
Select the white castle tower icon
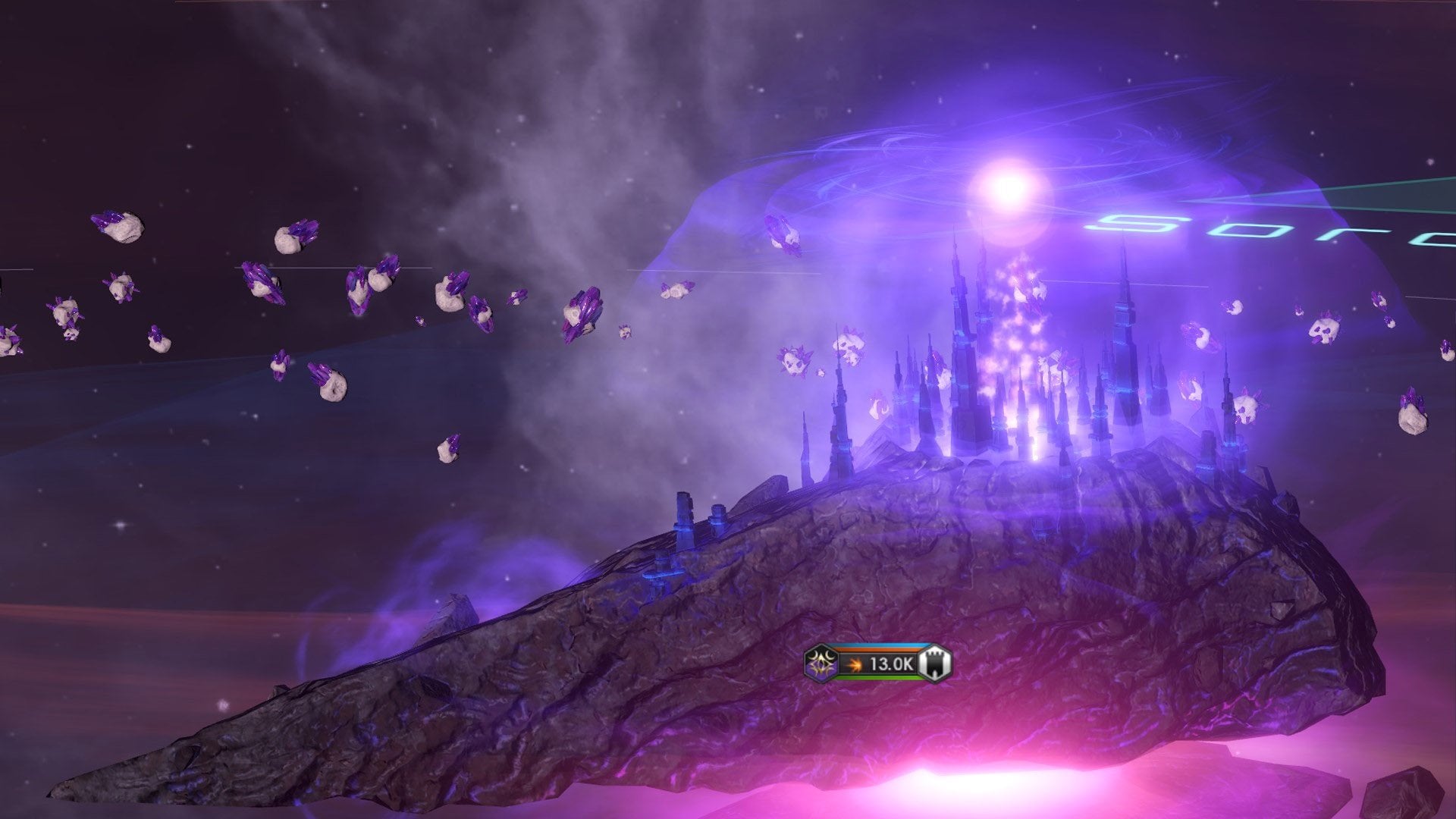[934, 664]
